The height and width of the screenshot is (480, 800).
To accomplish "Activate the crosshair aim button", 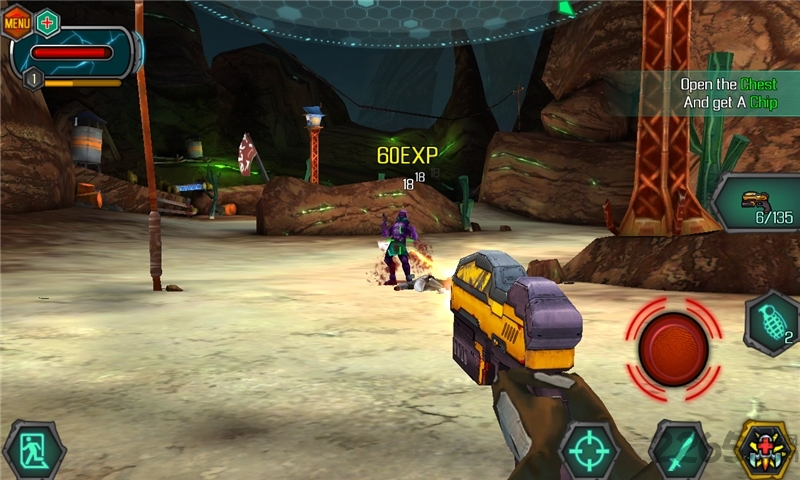I will [588, 451].
